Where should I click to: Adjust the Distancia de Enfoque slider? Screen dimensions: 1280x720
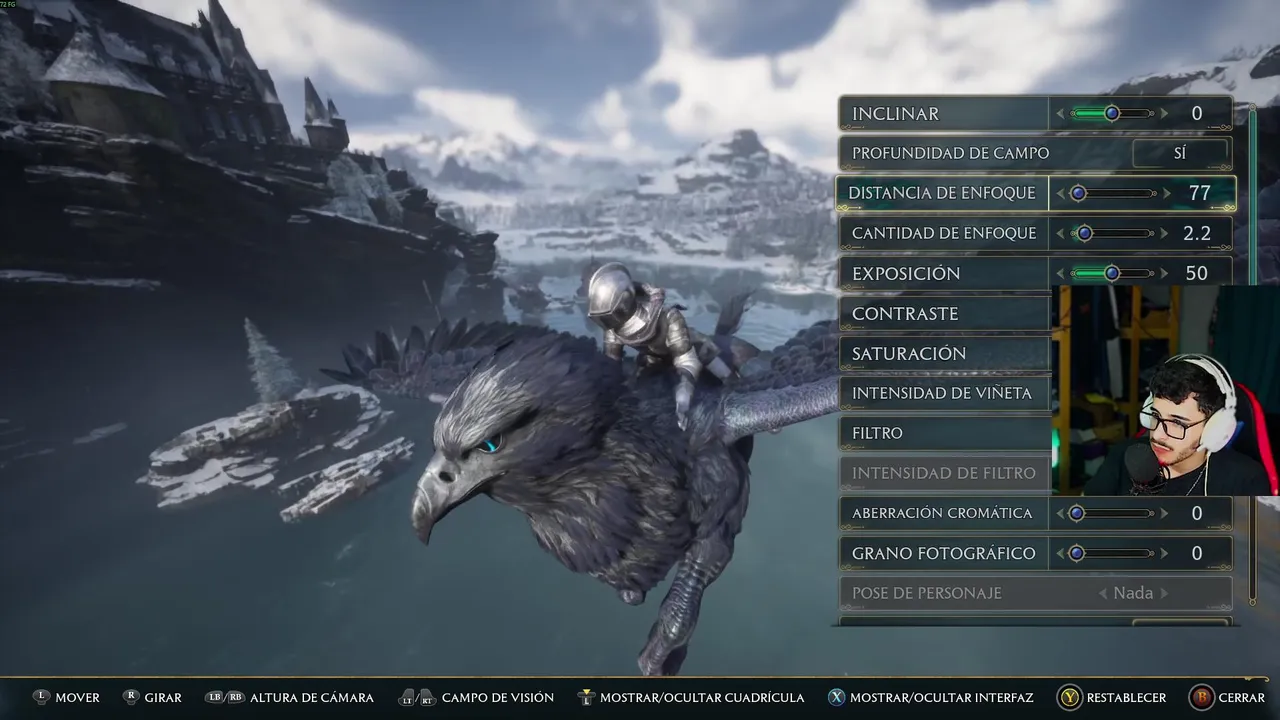click(x=1079, y=193)
